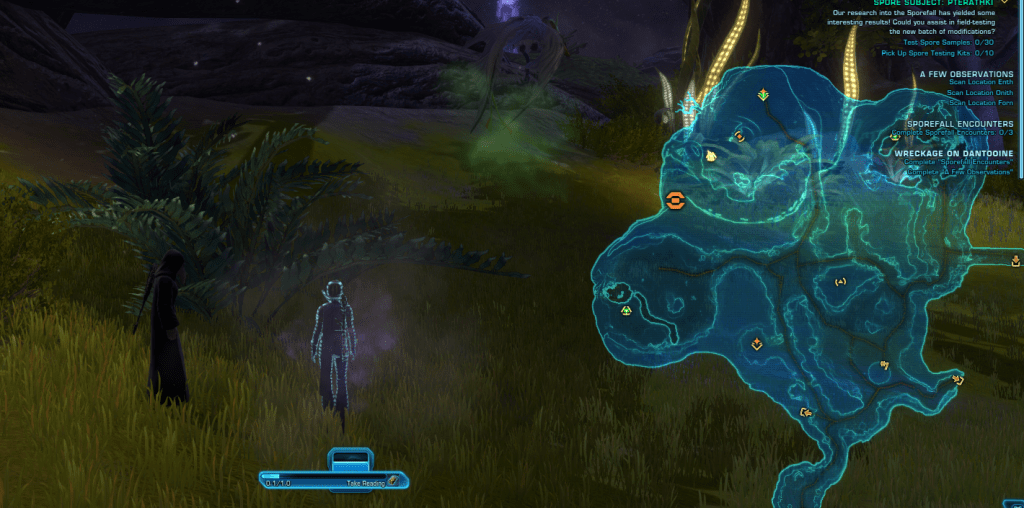
Task: Select the orange down-arrow marker on lower map
Action: 757,344
